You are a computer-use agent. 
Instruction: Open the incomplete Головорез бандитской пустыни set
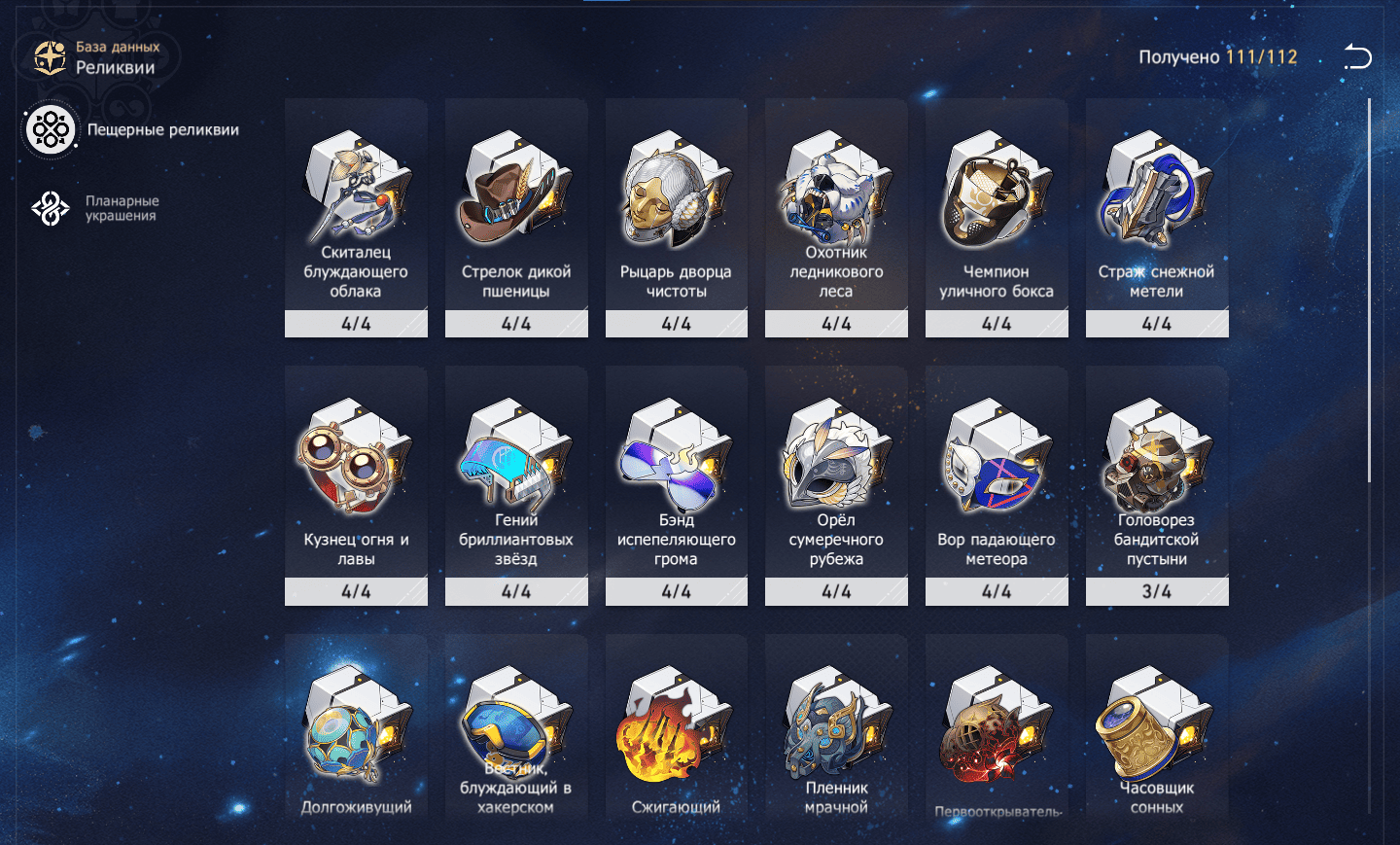tap(1157, 485)
